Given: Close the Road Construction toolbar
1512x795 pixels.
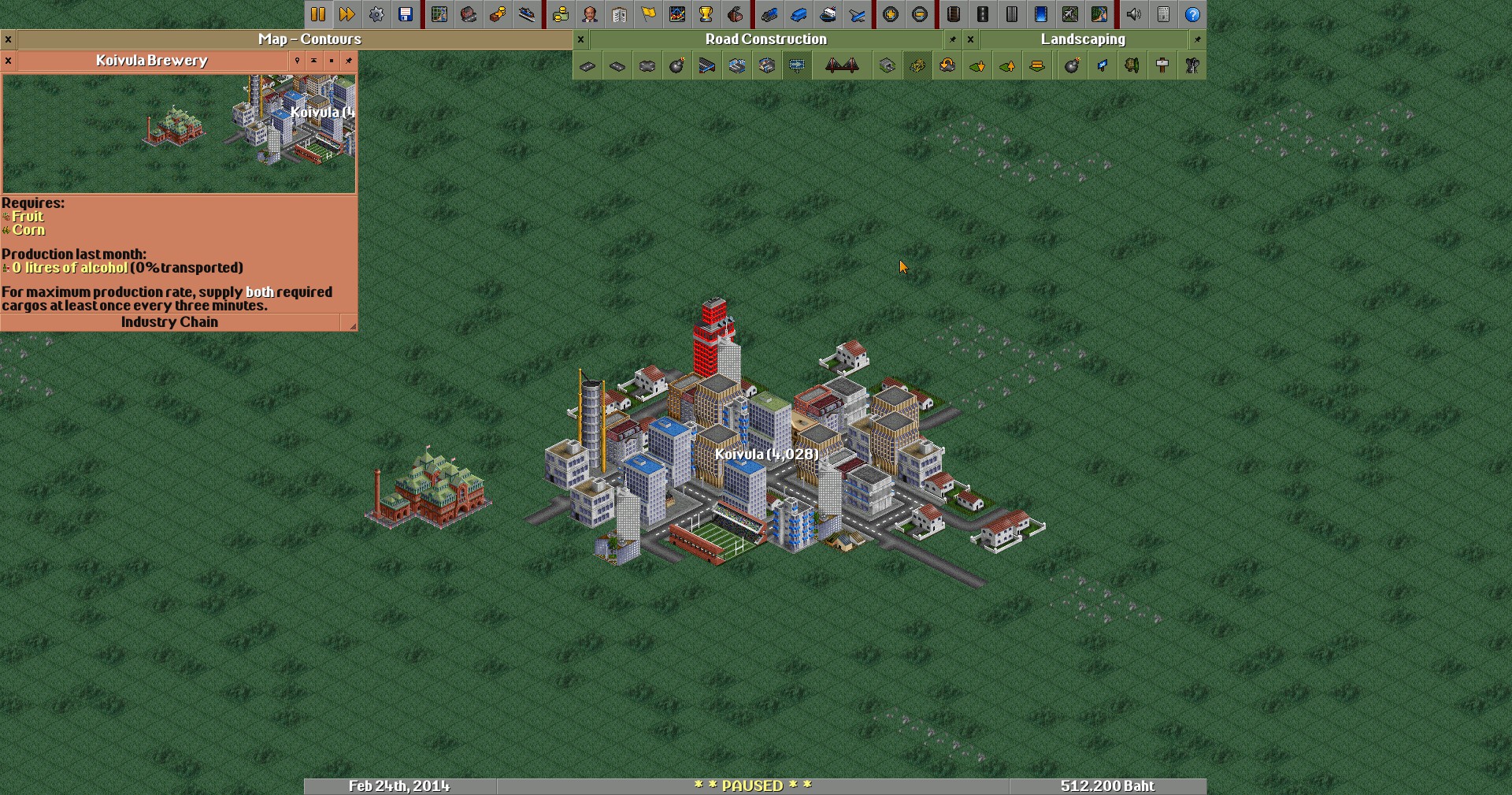Looking at the screenshot, I should 581,39.
